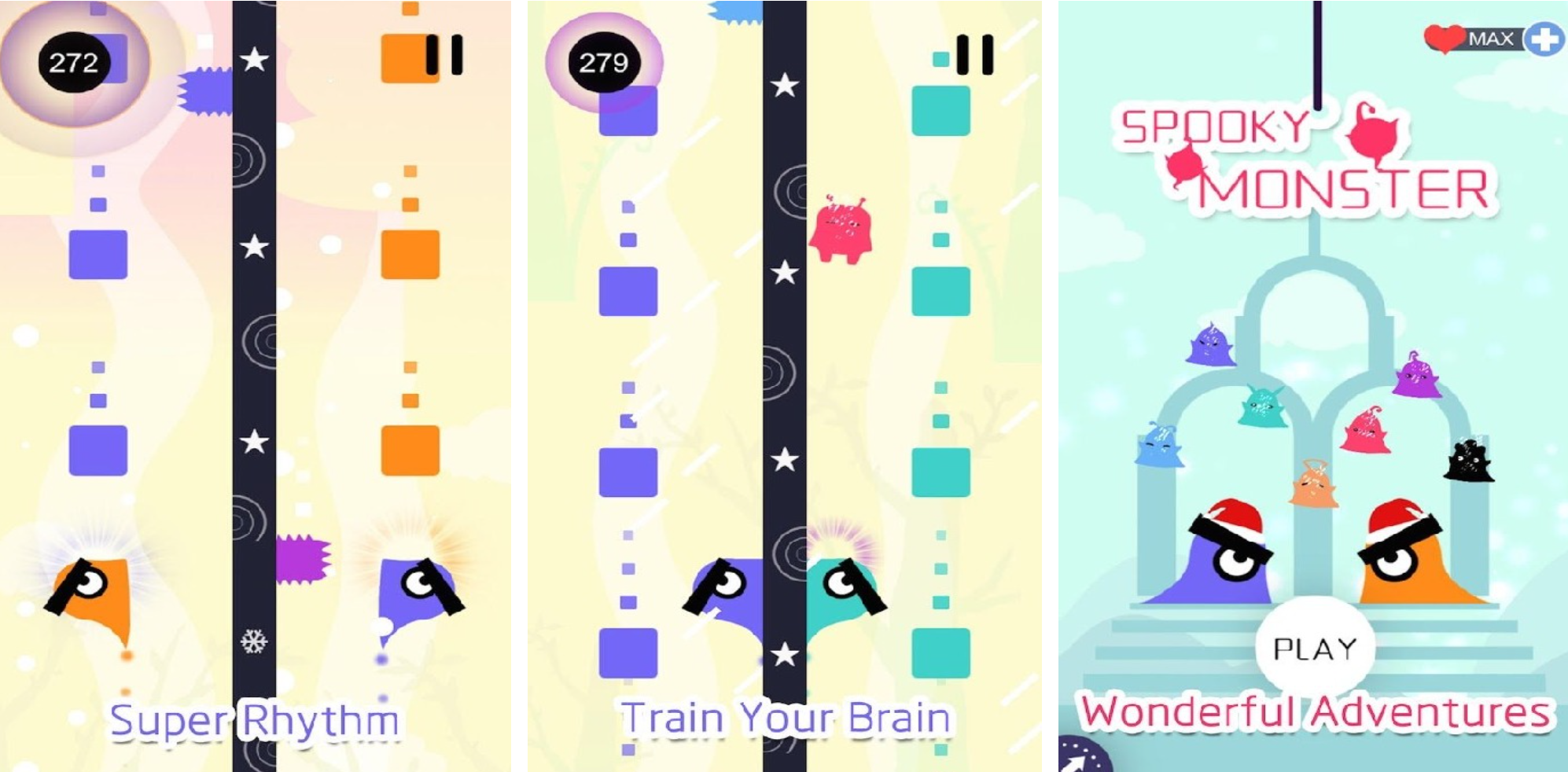Pause the game showing score 279

coord(974,55)
